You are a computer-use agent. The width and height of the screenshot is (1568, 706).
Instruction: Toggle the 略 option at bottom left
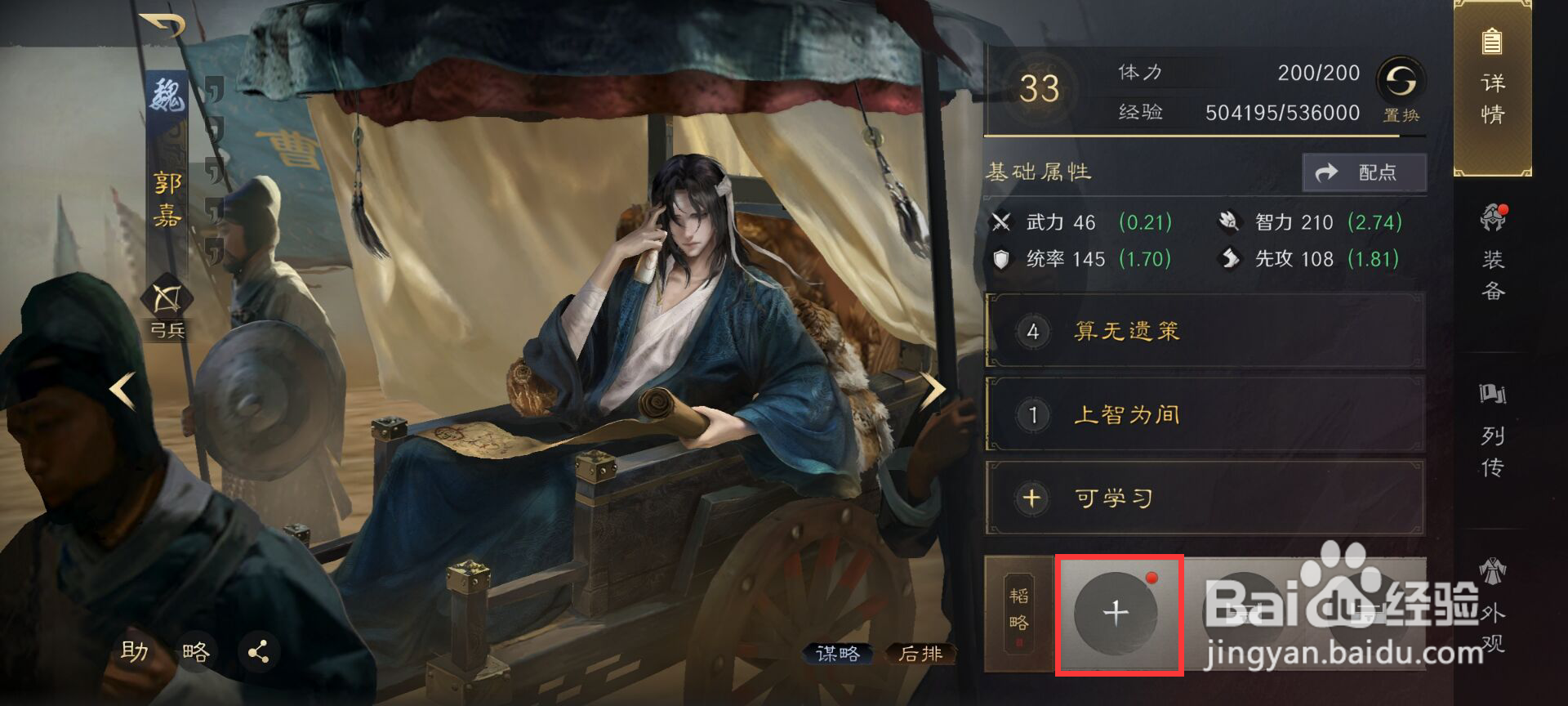click(x=196, y=652)
